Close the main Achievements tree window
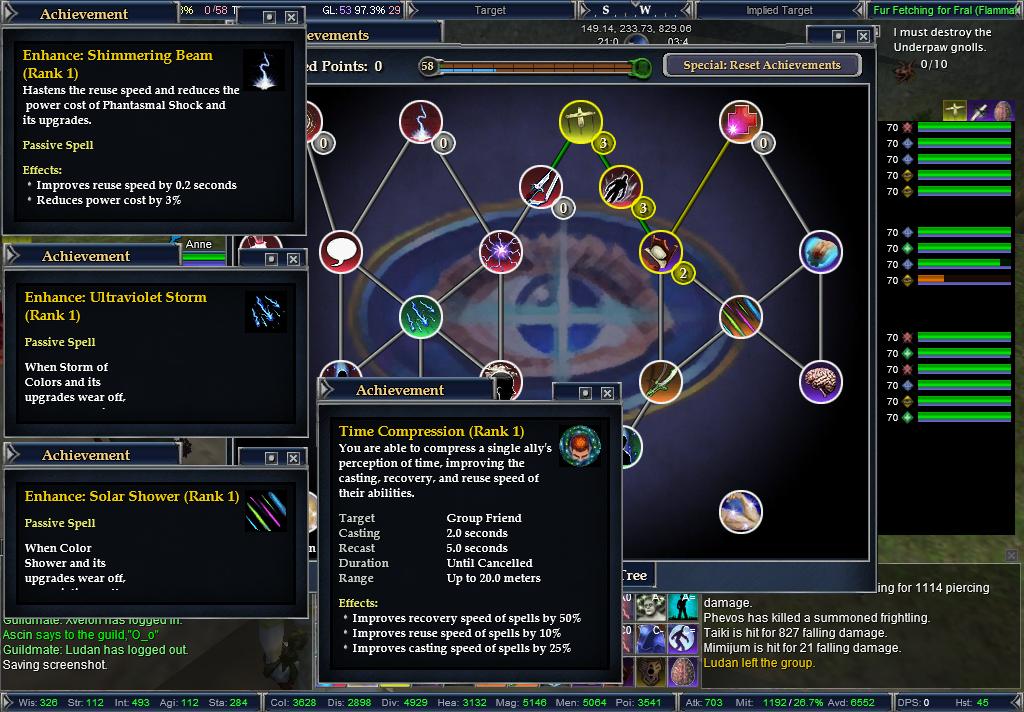Viewport: 1024px width, 712px height. [863, 37]
